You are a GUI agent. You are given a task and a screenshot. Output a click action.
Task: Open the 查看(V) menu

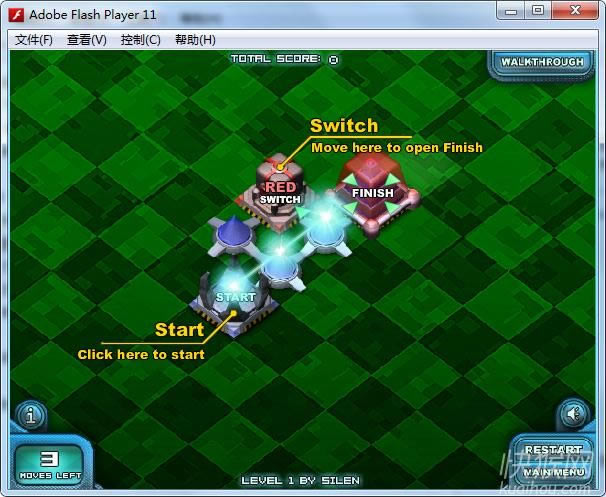(87, 40)
